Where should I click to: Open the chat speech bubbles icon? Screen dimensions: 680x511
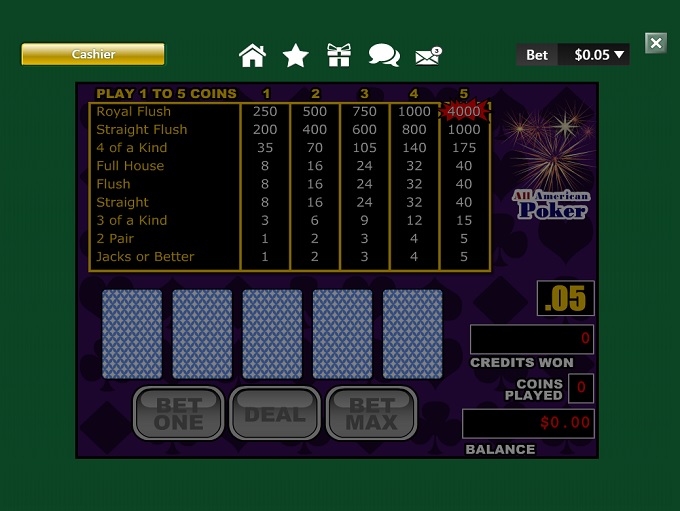pyautogui.click(x=384, y=55)
